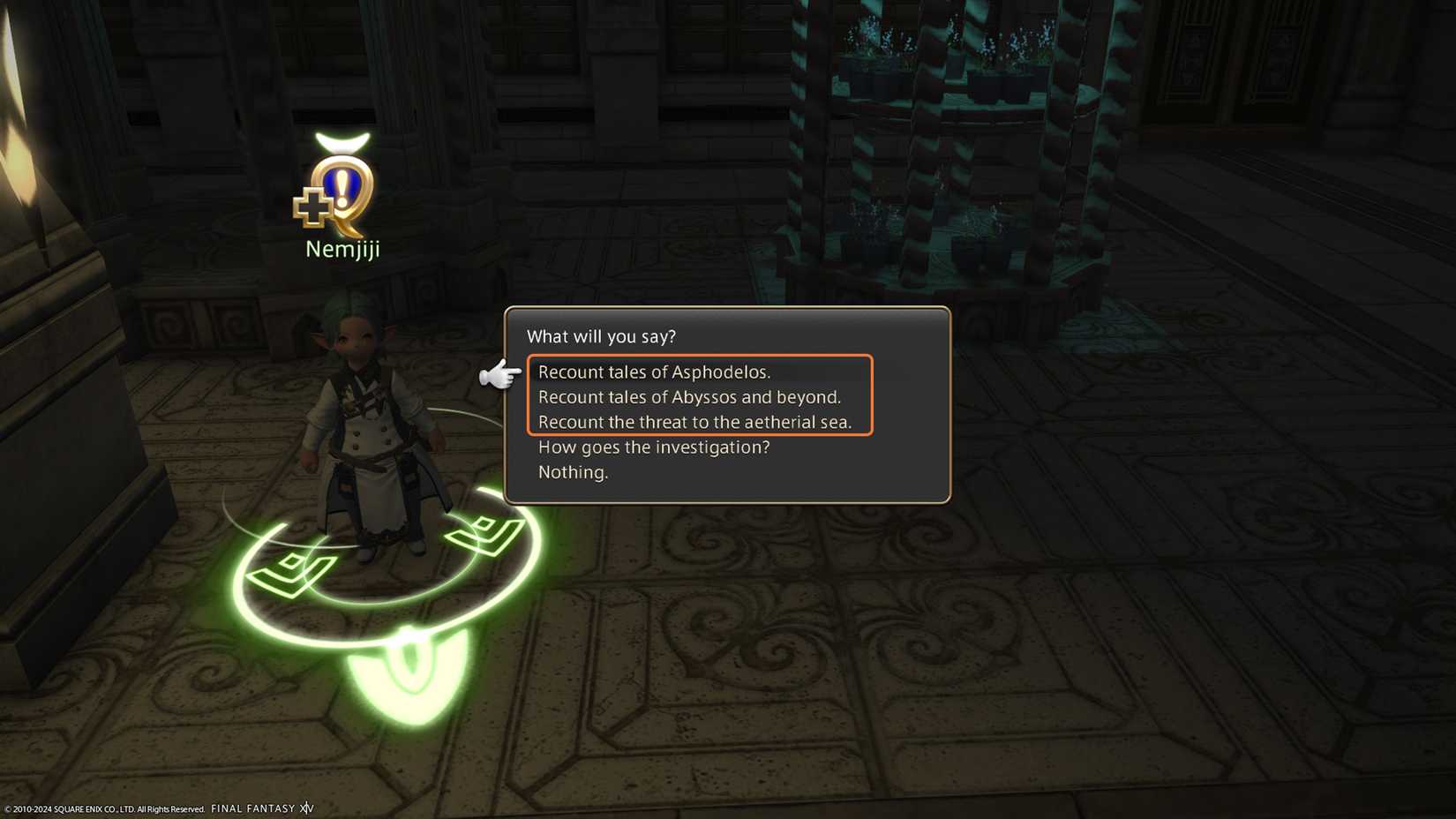1456x819 pixels.
Task: Click the nameplate text "Nemjiji"
Action: [341, 248]
